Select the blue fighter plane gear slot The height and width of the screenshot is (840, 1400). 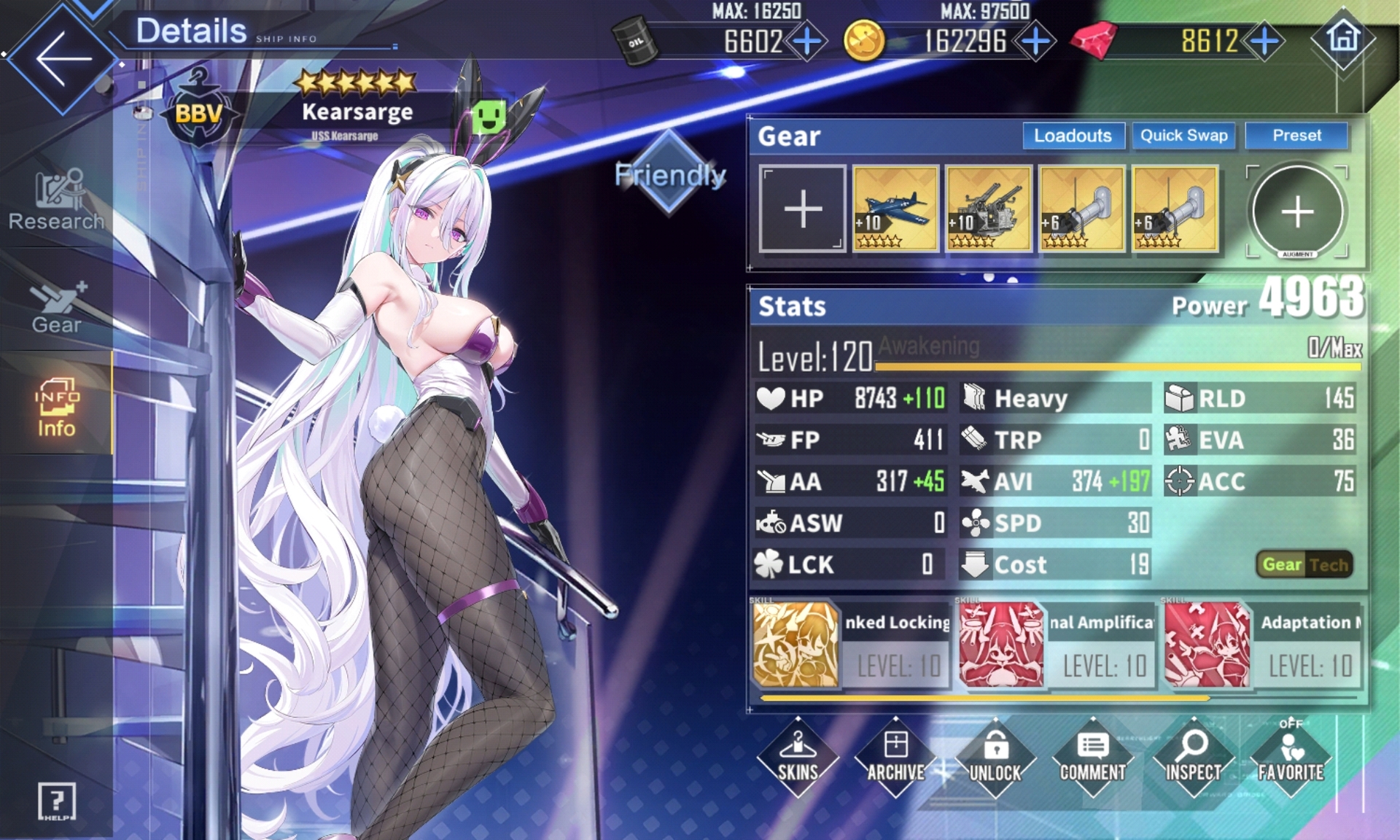pos(895,209)
